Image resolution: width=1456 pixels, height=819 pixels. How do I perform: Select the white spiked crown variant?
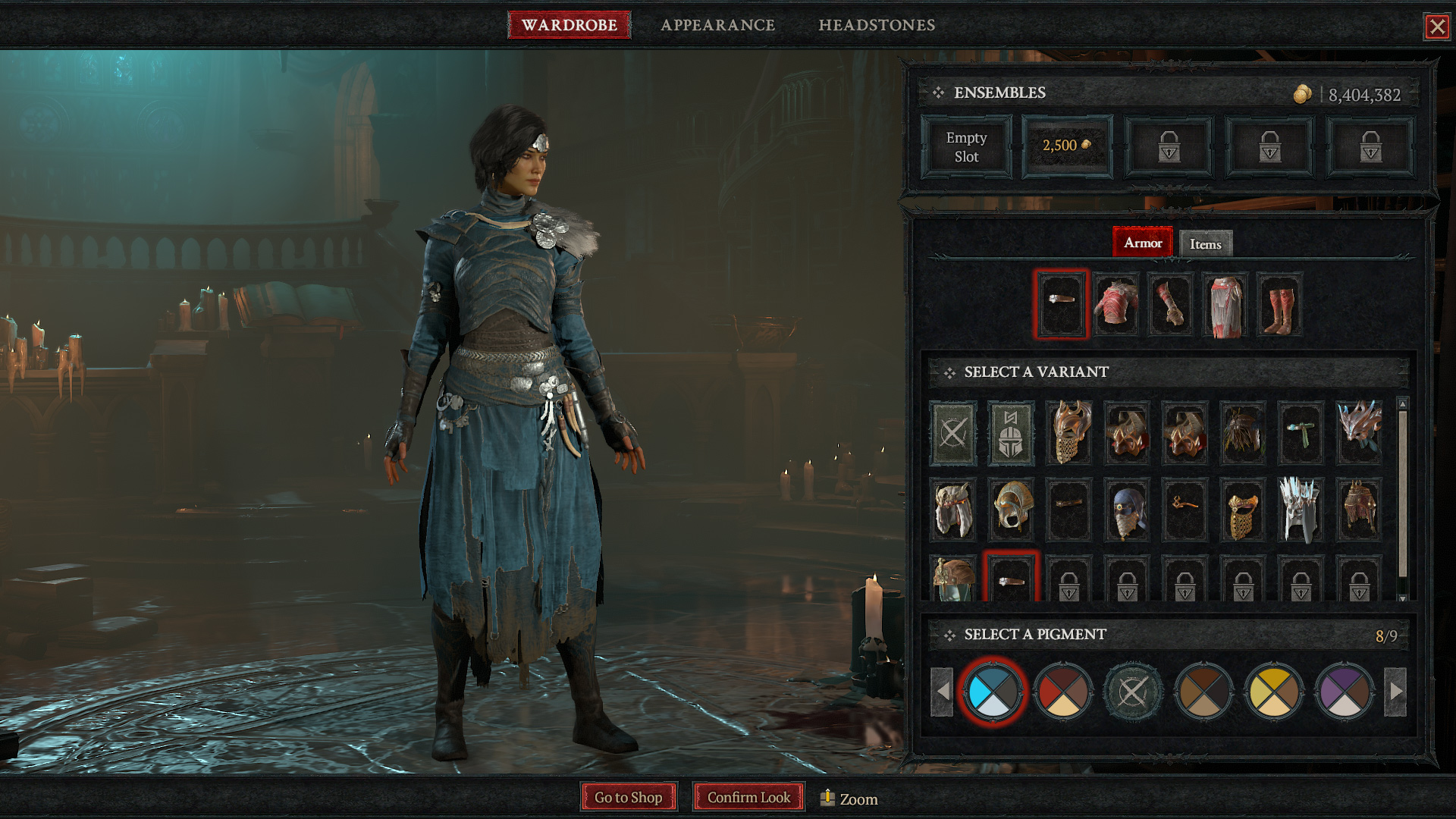tap(1300, 510)
